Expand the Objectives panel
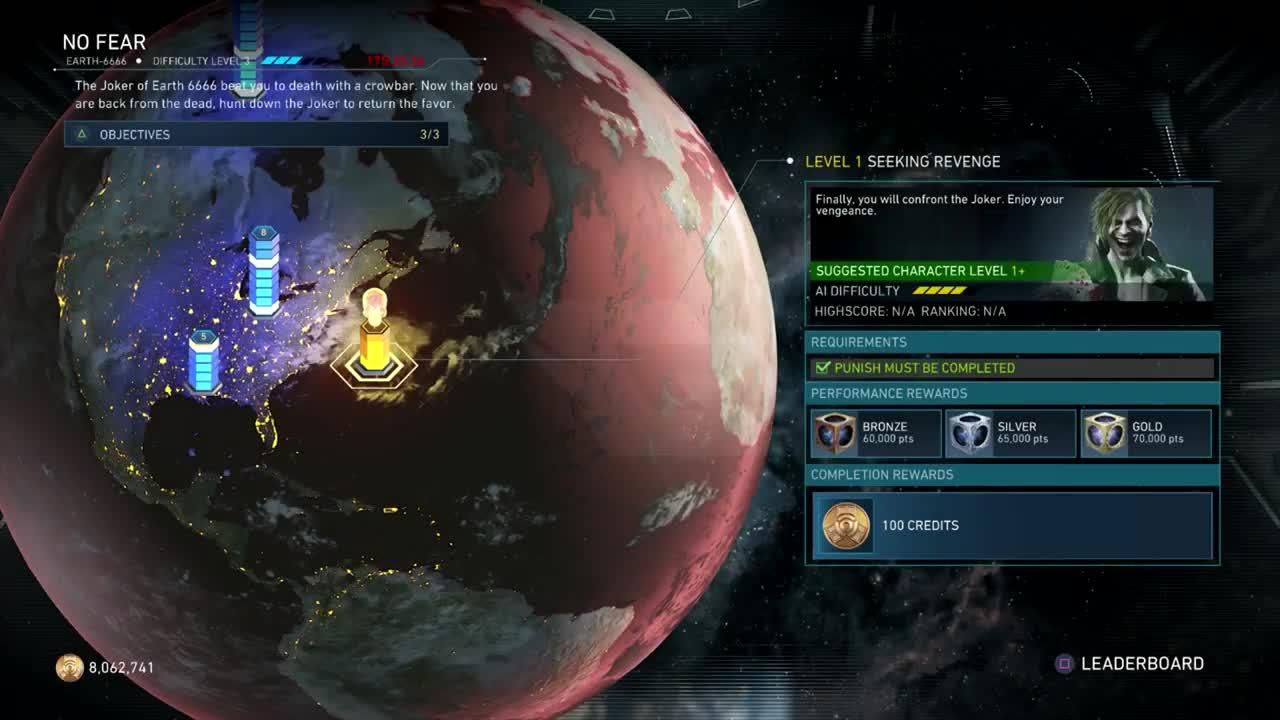The height and width of the screenshot is (720, 1280). (x=256, y=134)
